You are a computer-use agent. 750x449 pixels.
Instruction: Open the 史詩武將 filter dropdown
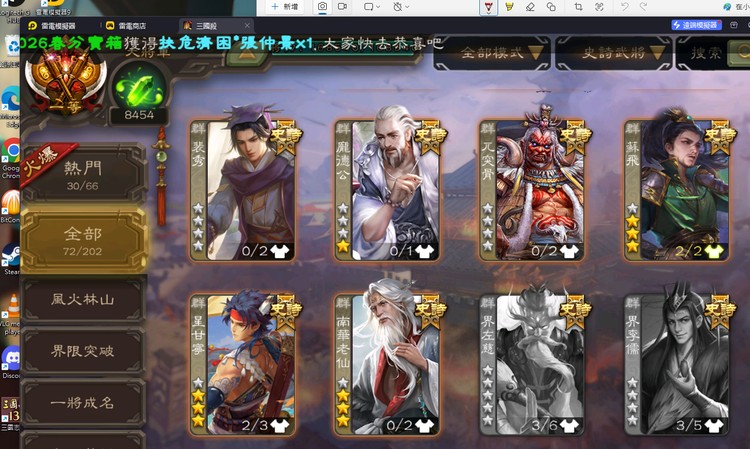point(608,53)
